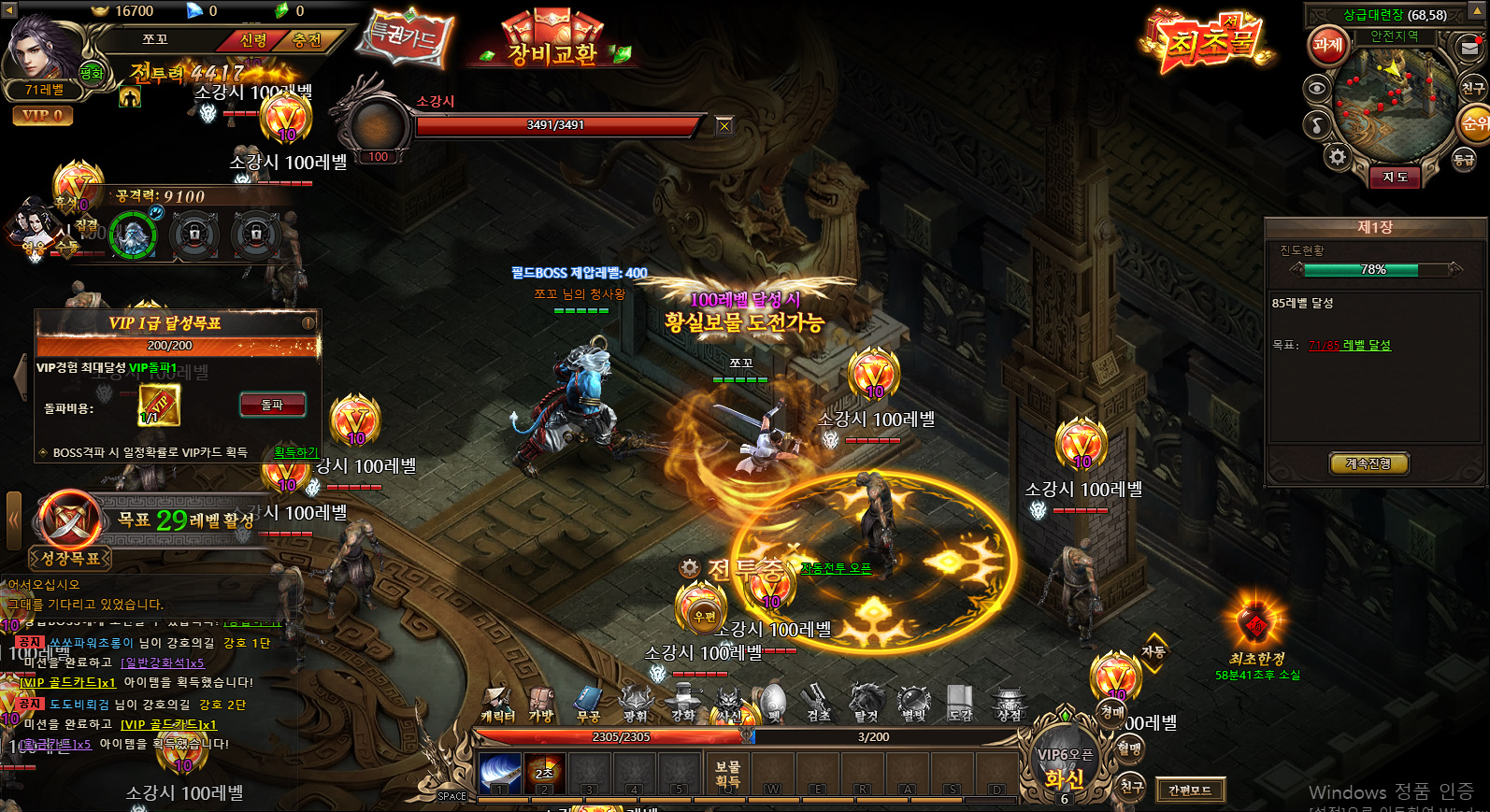Click the 계속진행 continue button

tap(1368, 463)
